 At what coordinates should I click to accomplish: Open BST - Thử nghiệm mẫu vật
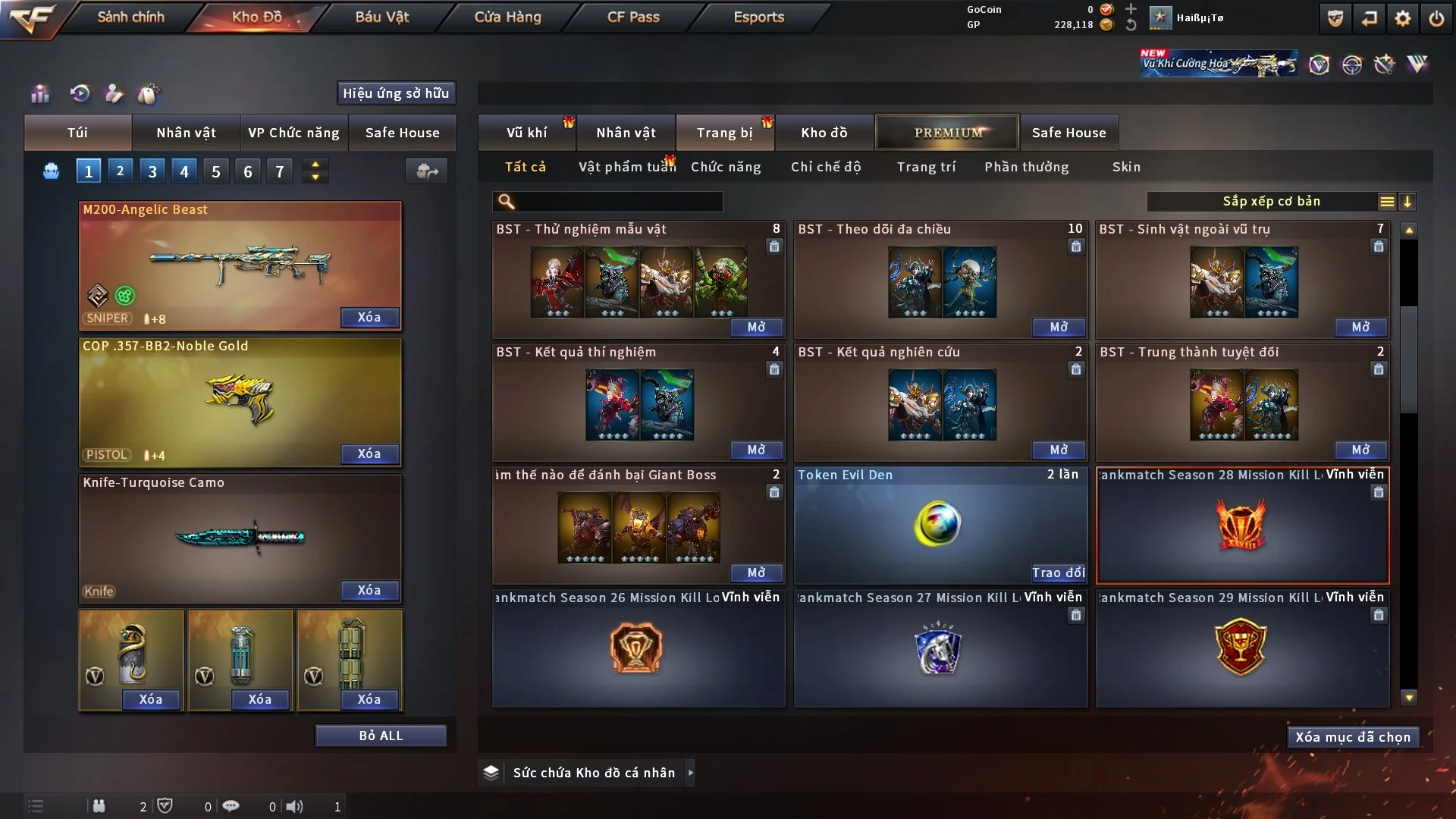756,327
